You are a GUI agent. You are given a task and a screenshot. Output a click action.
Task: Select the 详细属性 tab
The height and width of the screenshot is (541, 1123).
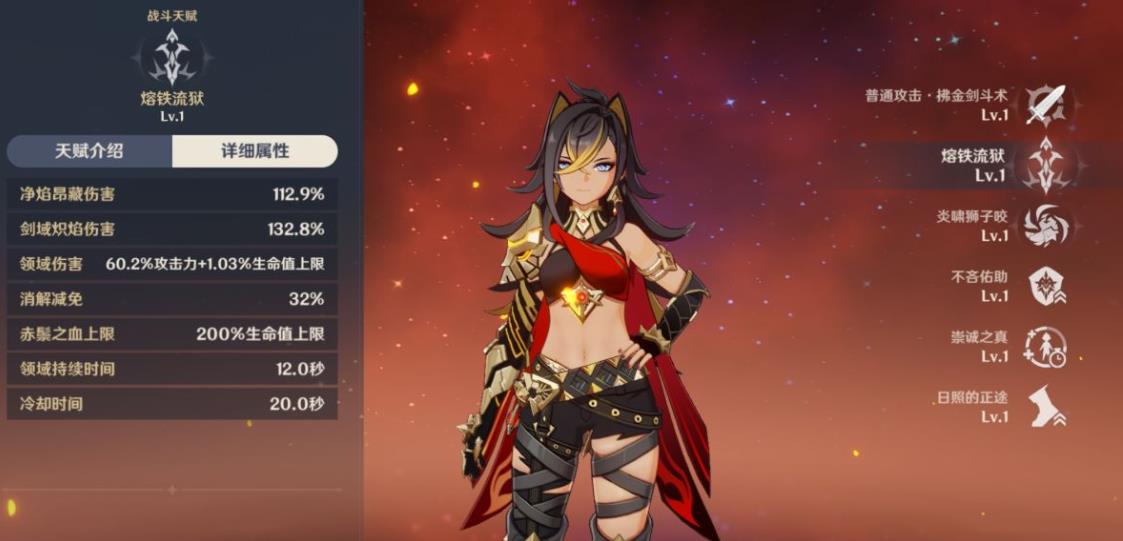pyautogui.click(x=255, y=151)
